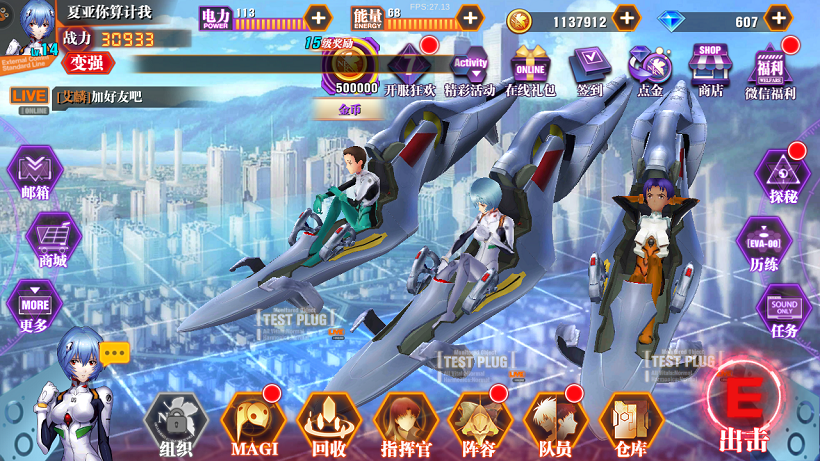Add 能量 energy with plus button
Viewport: 820px width, 461px height.
point(469,17)
